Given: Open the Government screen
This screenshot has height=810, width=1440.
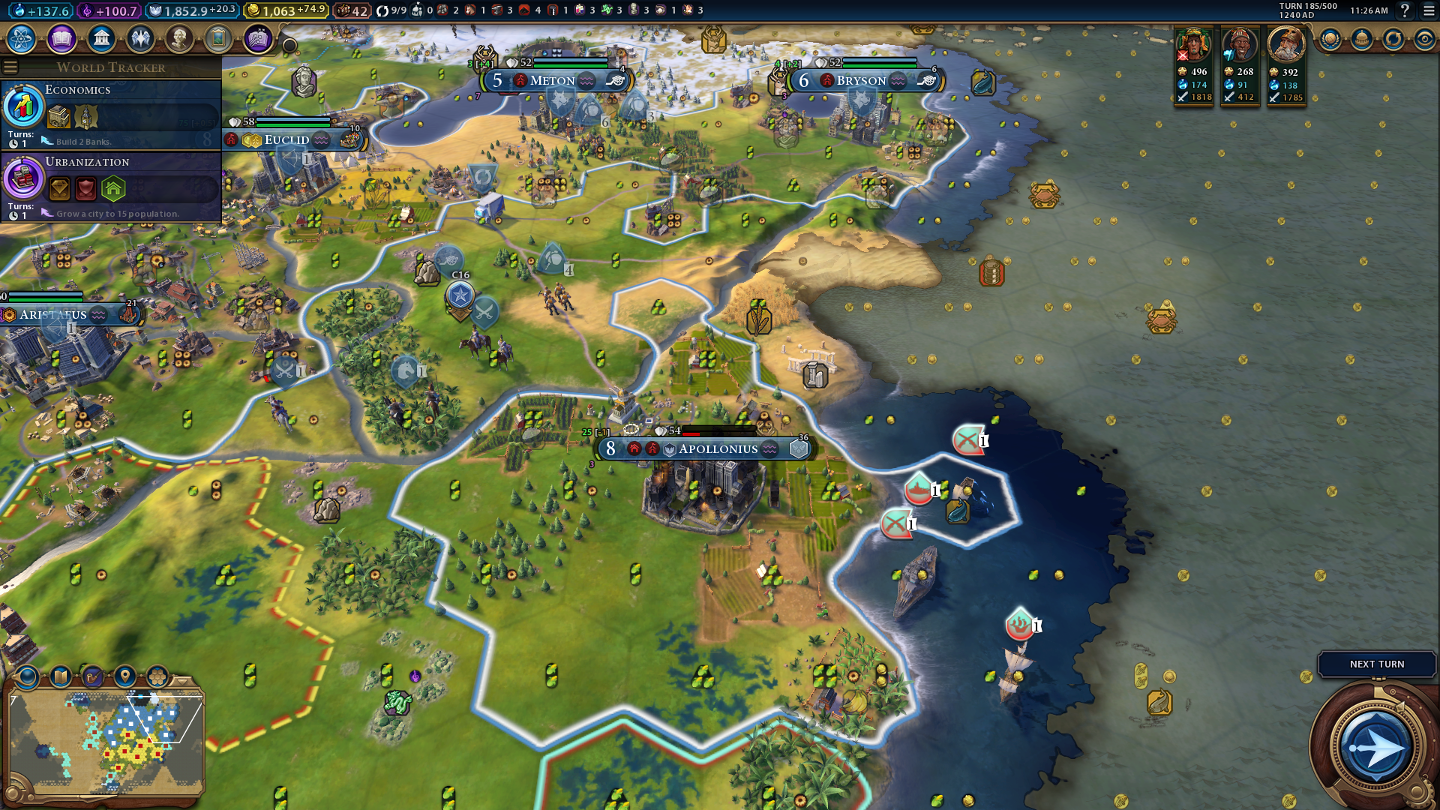Looking at the screenshot, I should click(100, 39).
